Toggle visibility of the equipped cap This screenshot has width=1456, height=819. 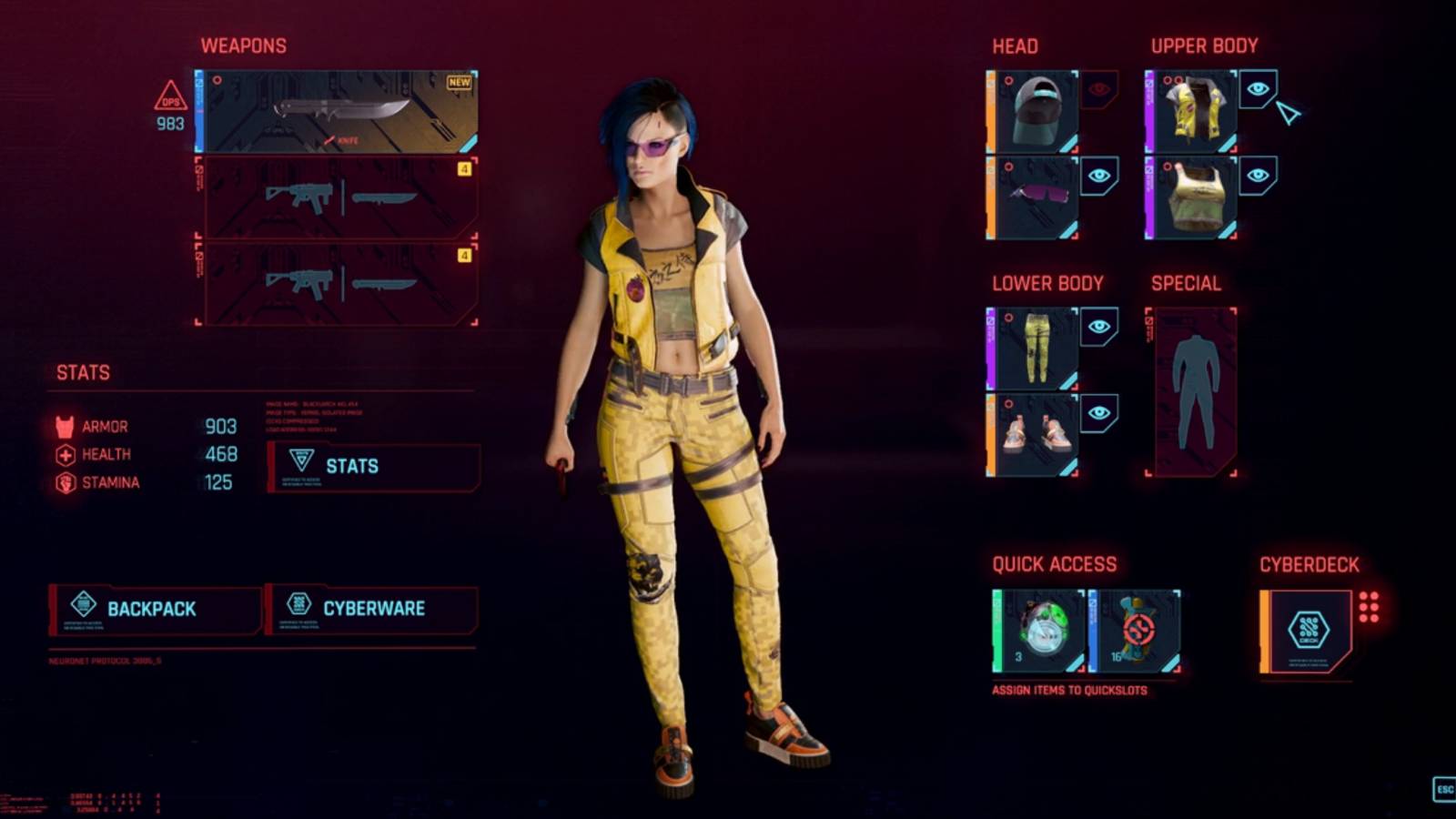1098,88
